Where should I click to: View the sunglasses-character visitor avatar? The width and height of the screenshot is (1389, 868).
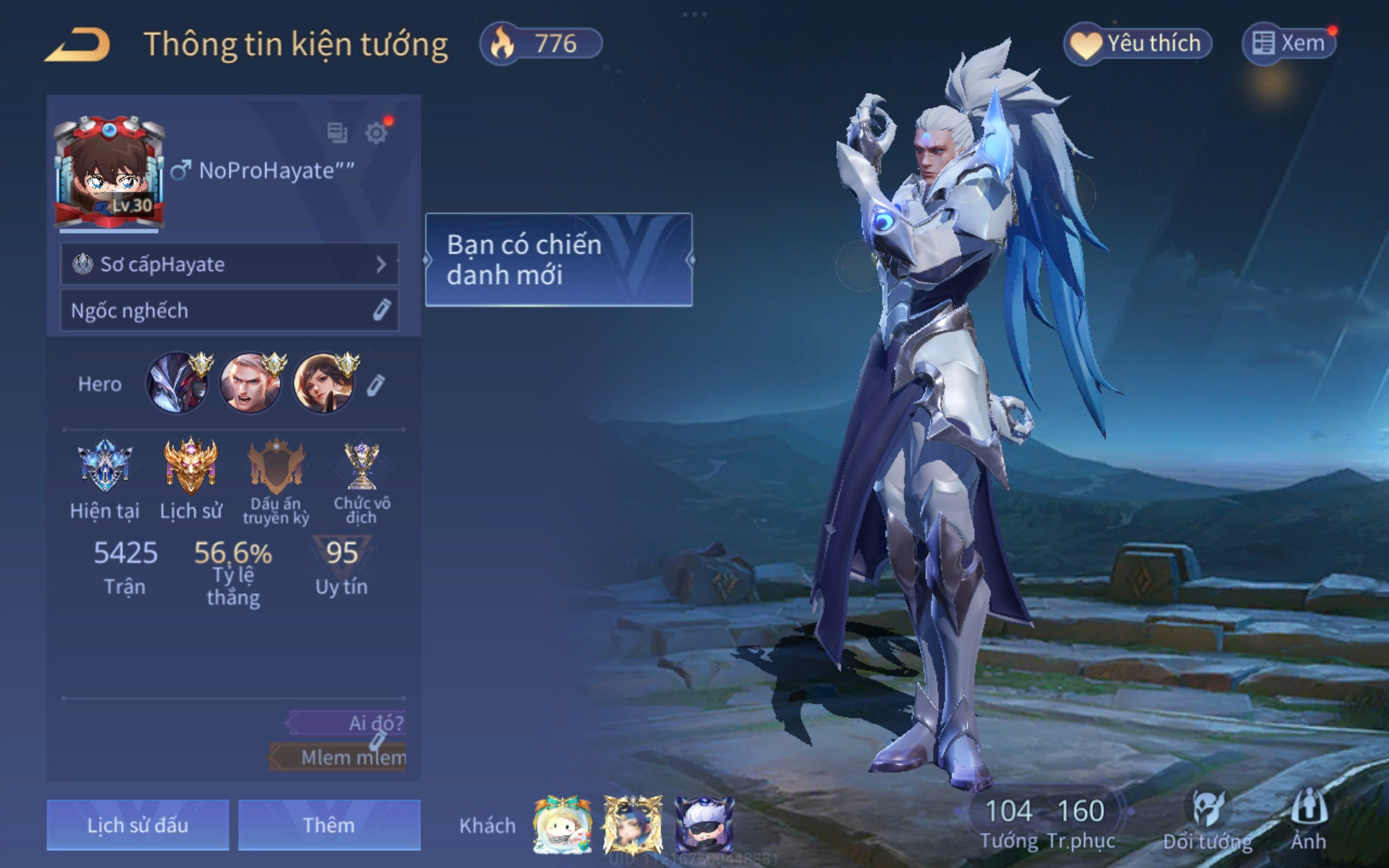pos(704,825)
